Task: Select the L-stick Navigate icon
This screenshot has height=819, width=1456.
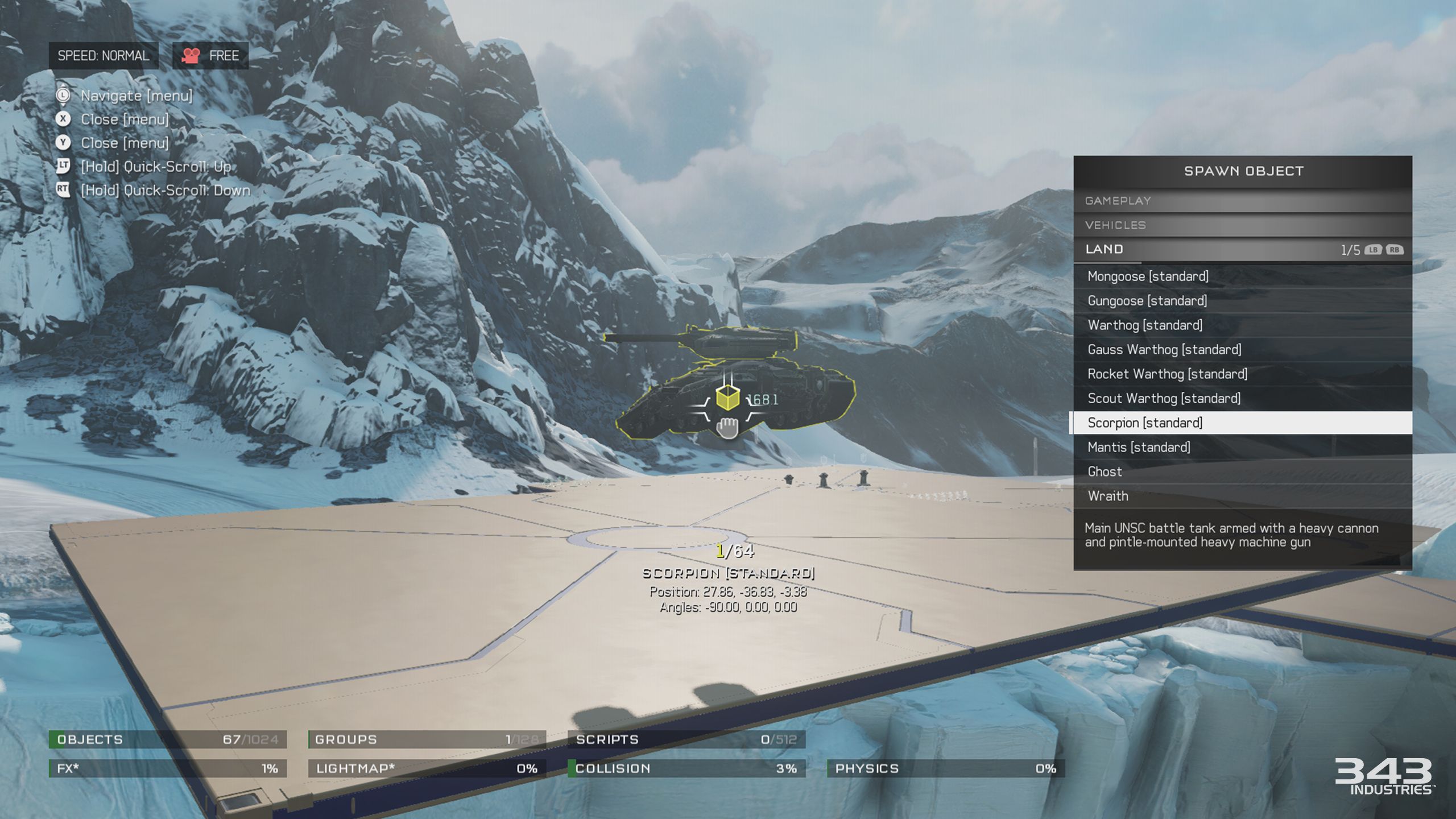Action: (x=63, y=96)
